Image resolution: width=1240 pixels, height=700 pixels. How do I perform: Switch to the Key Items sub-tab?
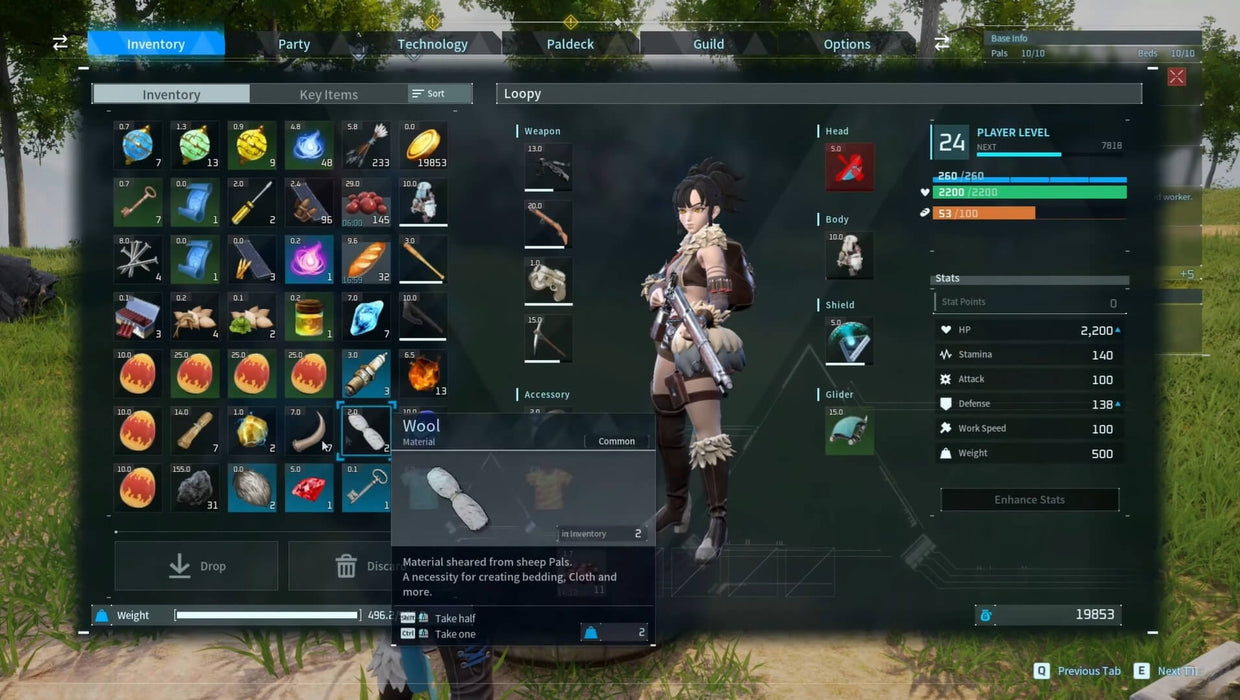click(x=328, y=94)
